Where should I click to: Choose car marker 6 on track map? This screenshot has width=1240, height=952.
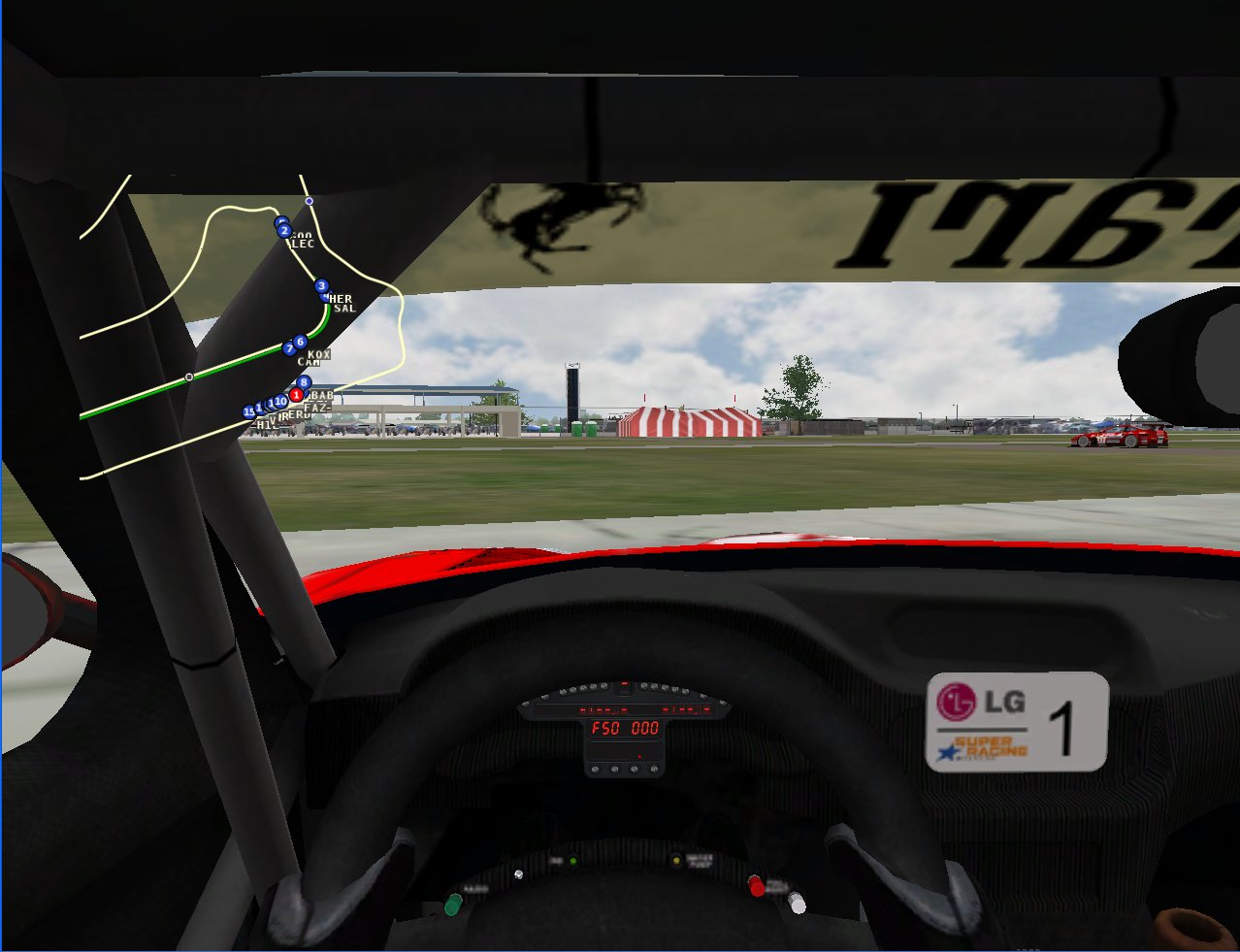tap(301, 342)
